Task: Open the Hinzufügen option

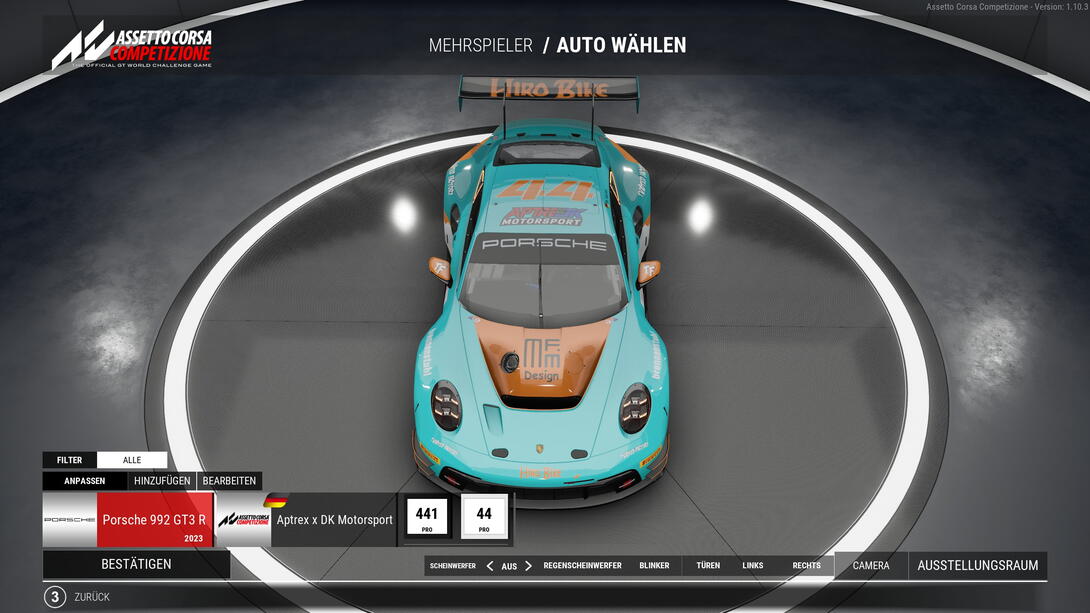Action: coord(162,481)
